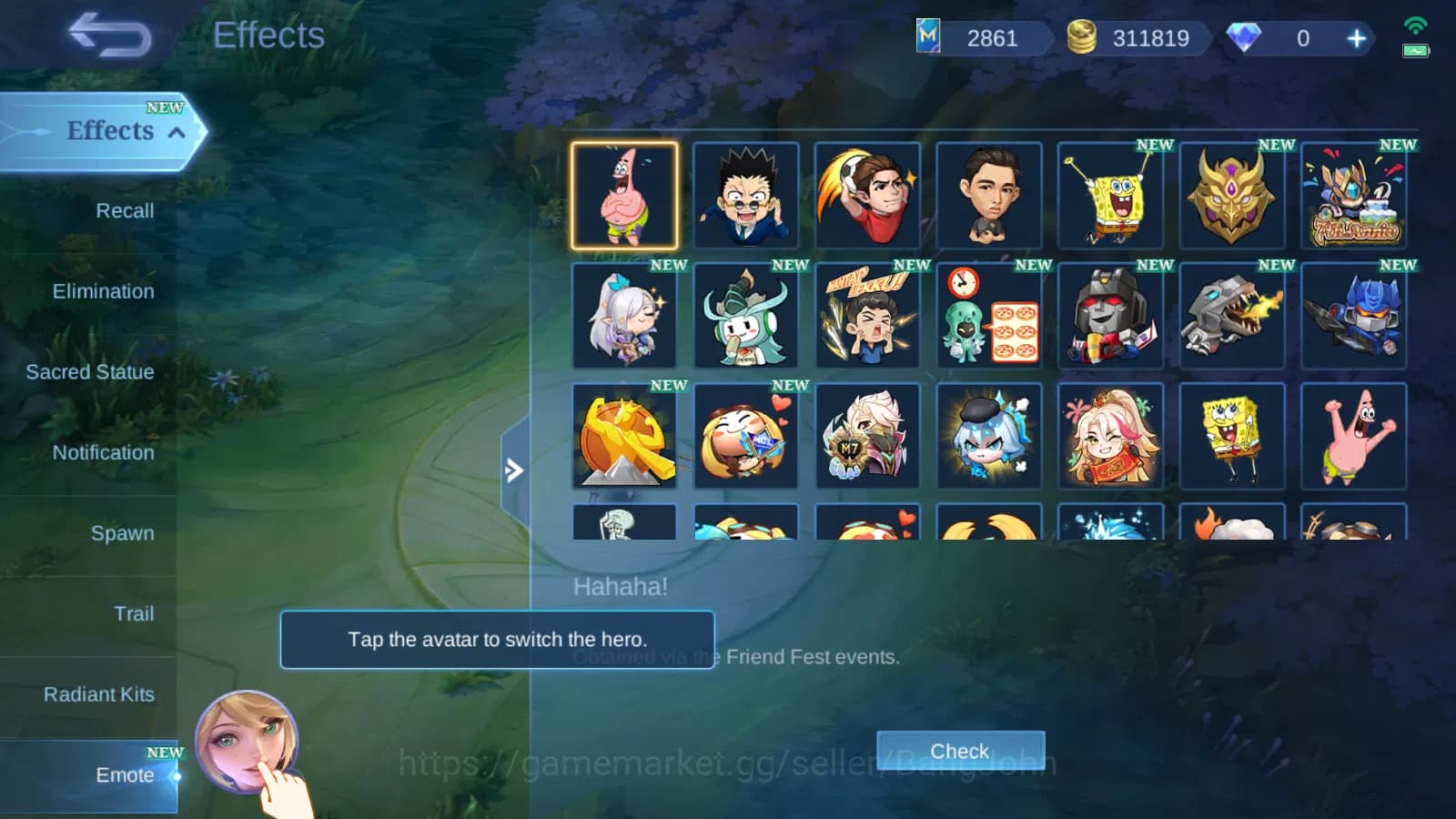This screenshot has height=819, width=1456.
Task: Tap the hero avatar to switch heroes
Action: coord(246,739)
